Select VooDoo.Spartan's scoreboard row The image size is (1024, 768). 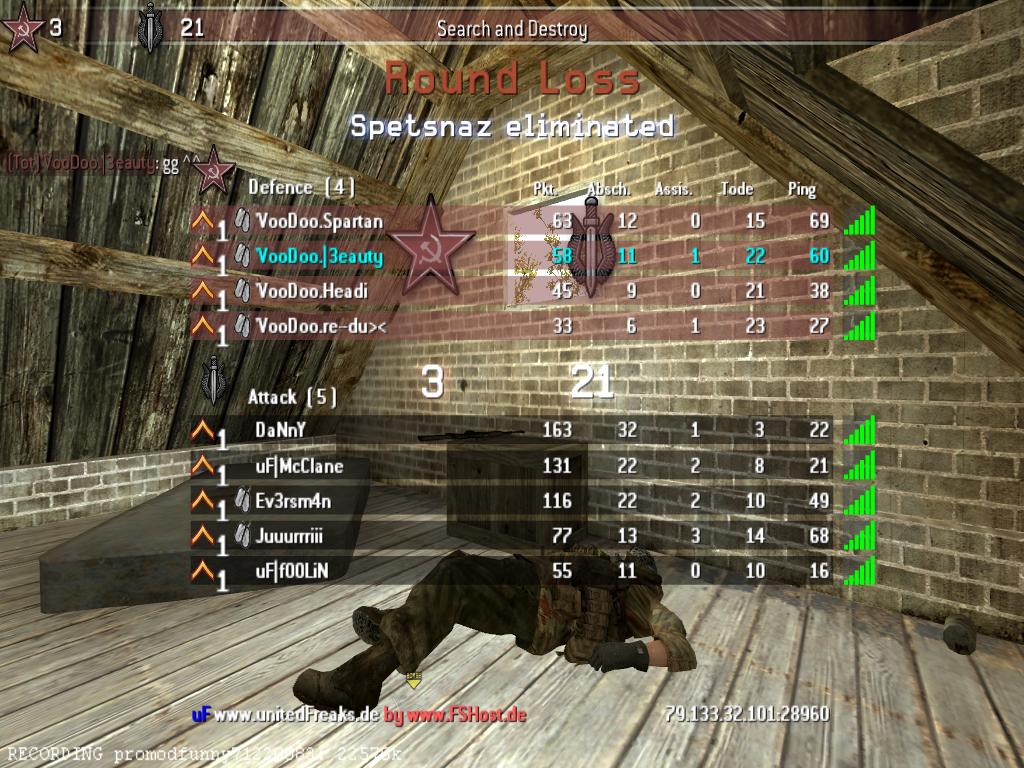(320, 221)
